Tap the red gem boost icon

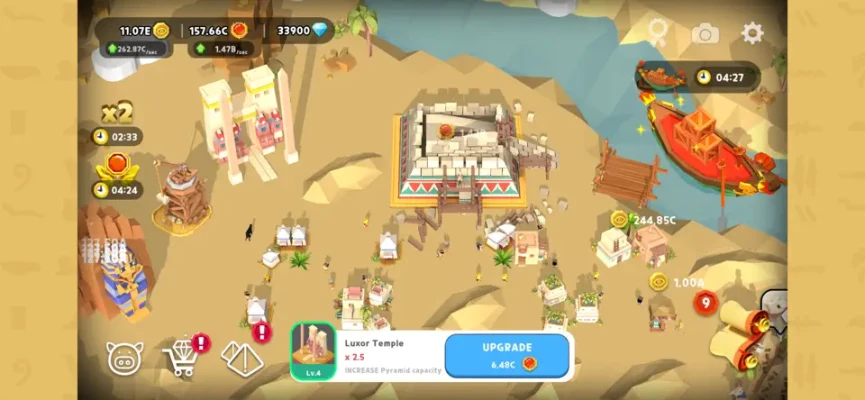pyautogui.click(x=117, y=165)
